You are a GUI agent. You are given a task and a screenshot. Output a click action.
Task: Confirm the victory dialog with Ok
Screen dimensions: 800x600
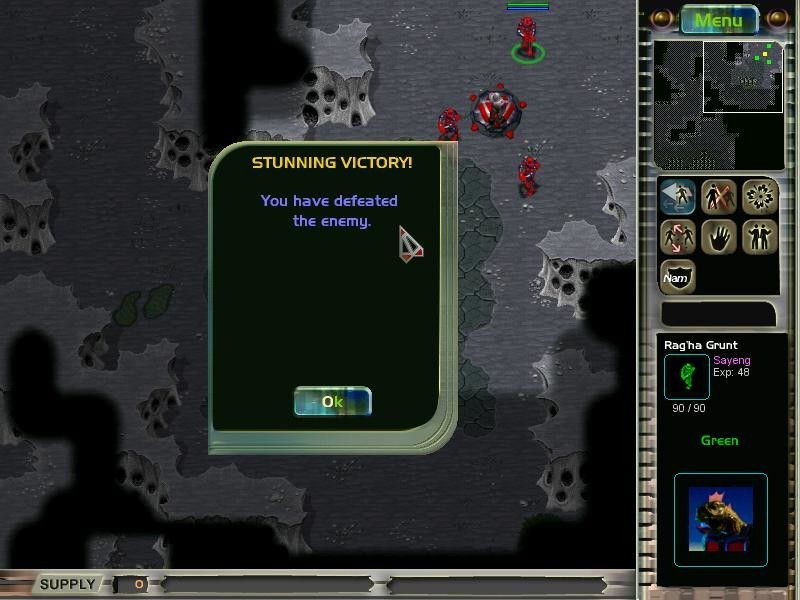coord(333,402)
